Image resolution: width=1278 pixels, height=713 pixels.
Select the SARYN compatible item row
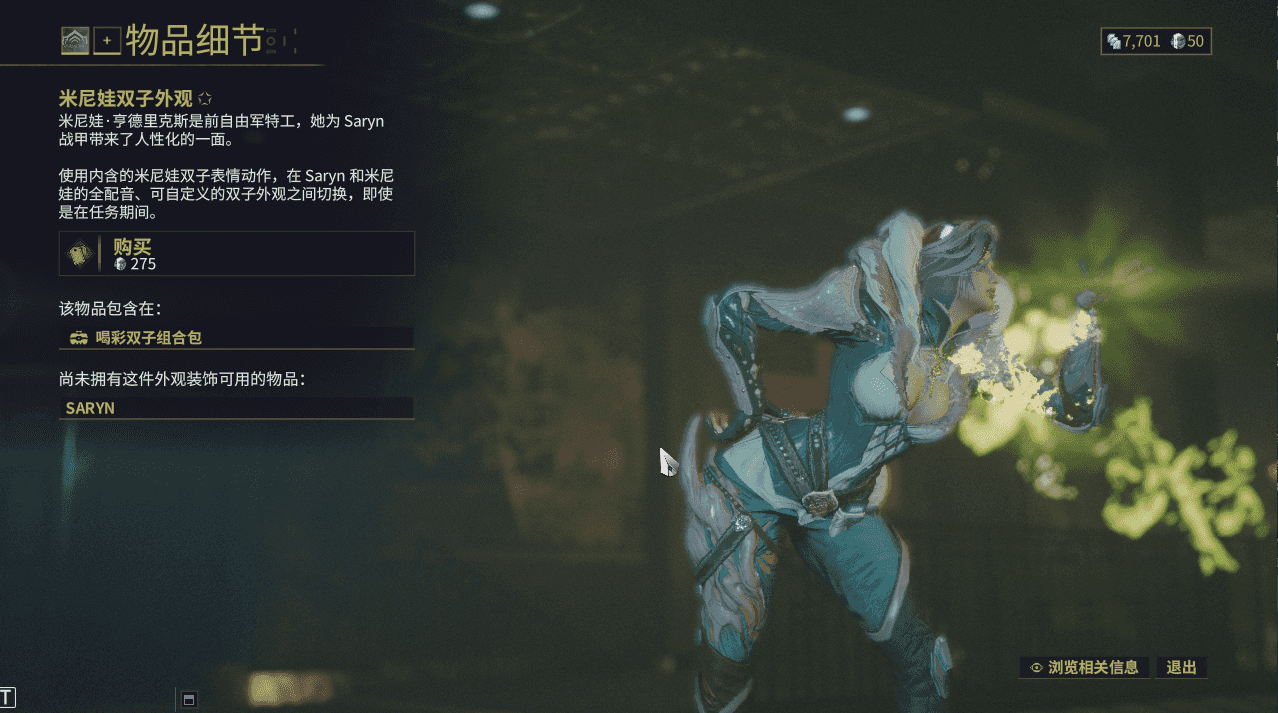(x=236, y=408)
